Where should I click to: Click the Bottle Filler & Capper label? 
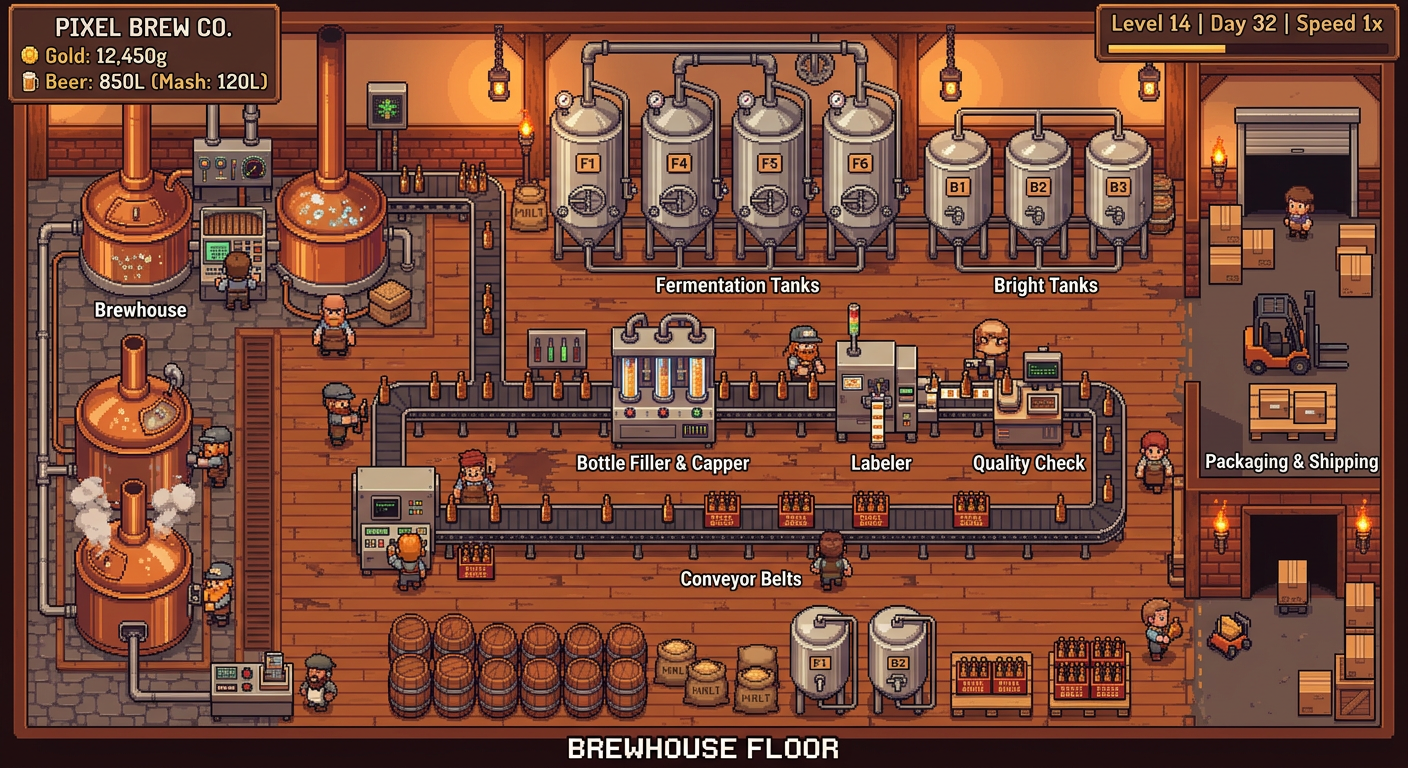[x=663, y=463]
